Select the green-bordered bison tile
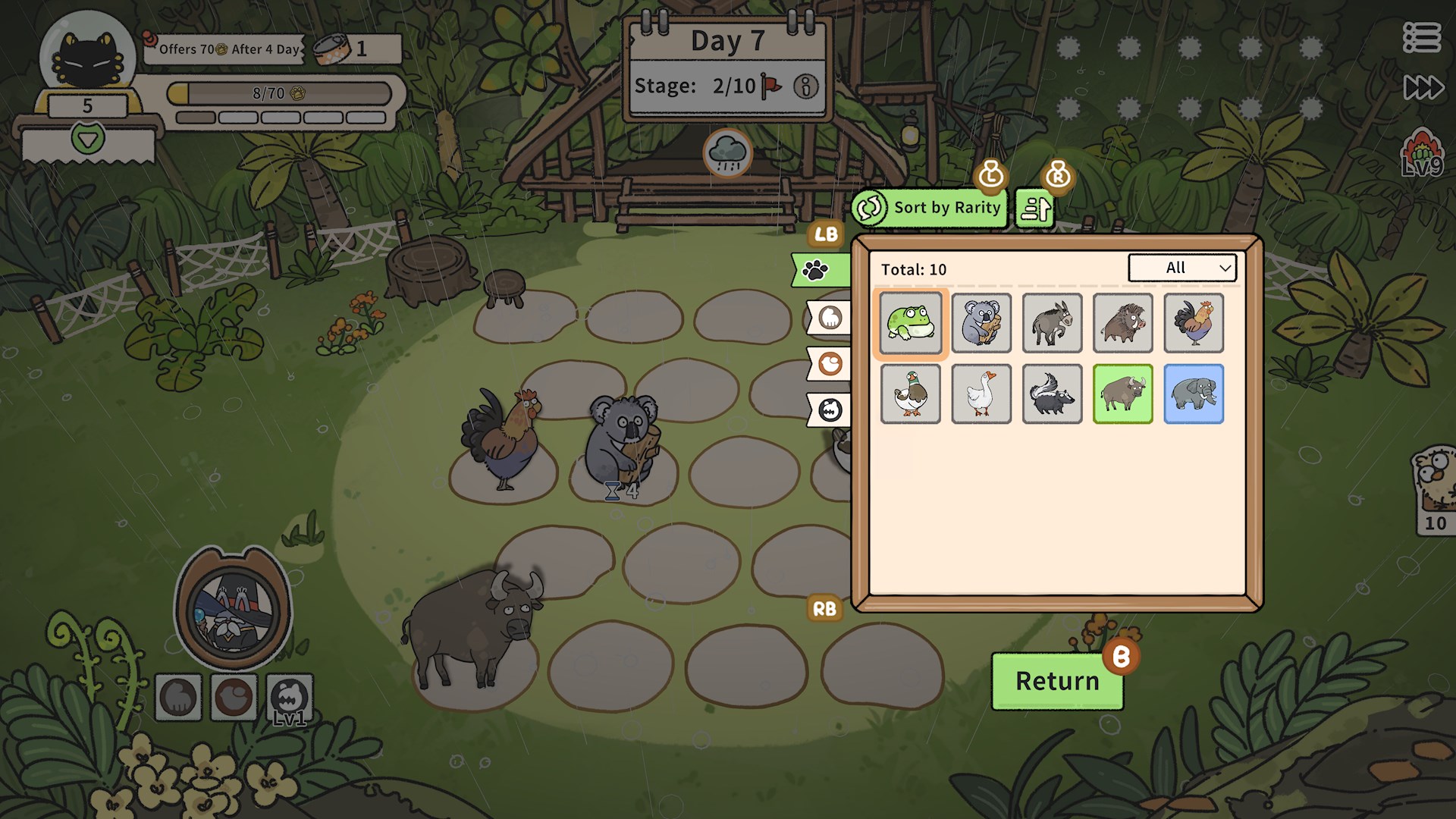Screen dimensions: 1456x819 coord(1122,394)
